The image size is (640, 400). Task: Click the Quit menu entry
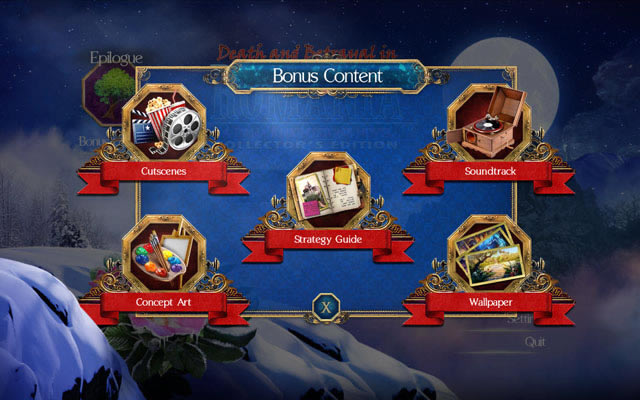click(x=535, y=341)
